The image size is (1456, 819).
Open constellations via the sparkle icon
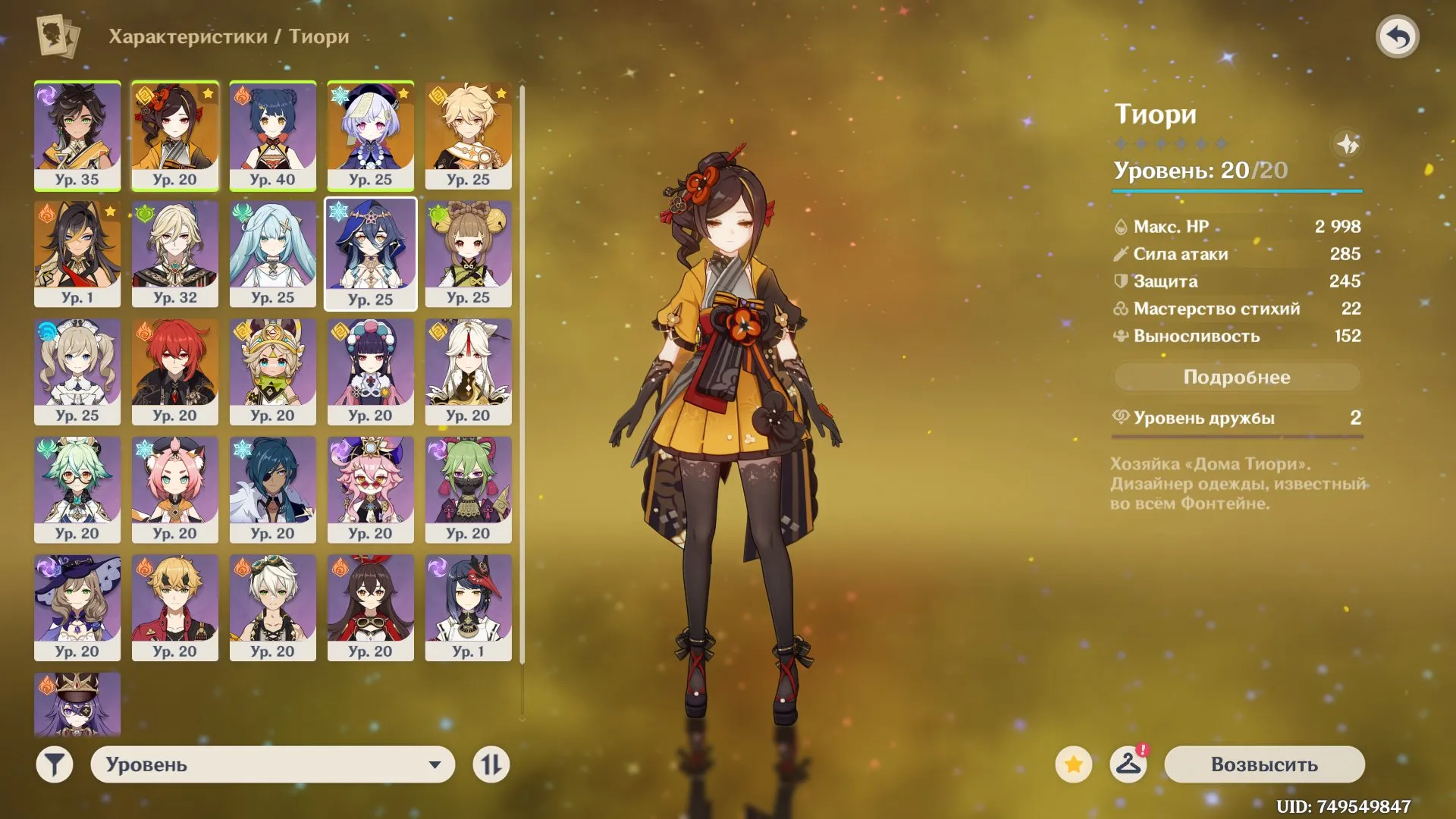1348,146
